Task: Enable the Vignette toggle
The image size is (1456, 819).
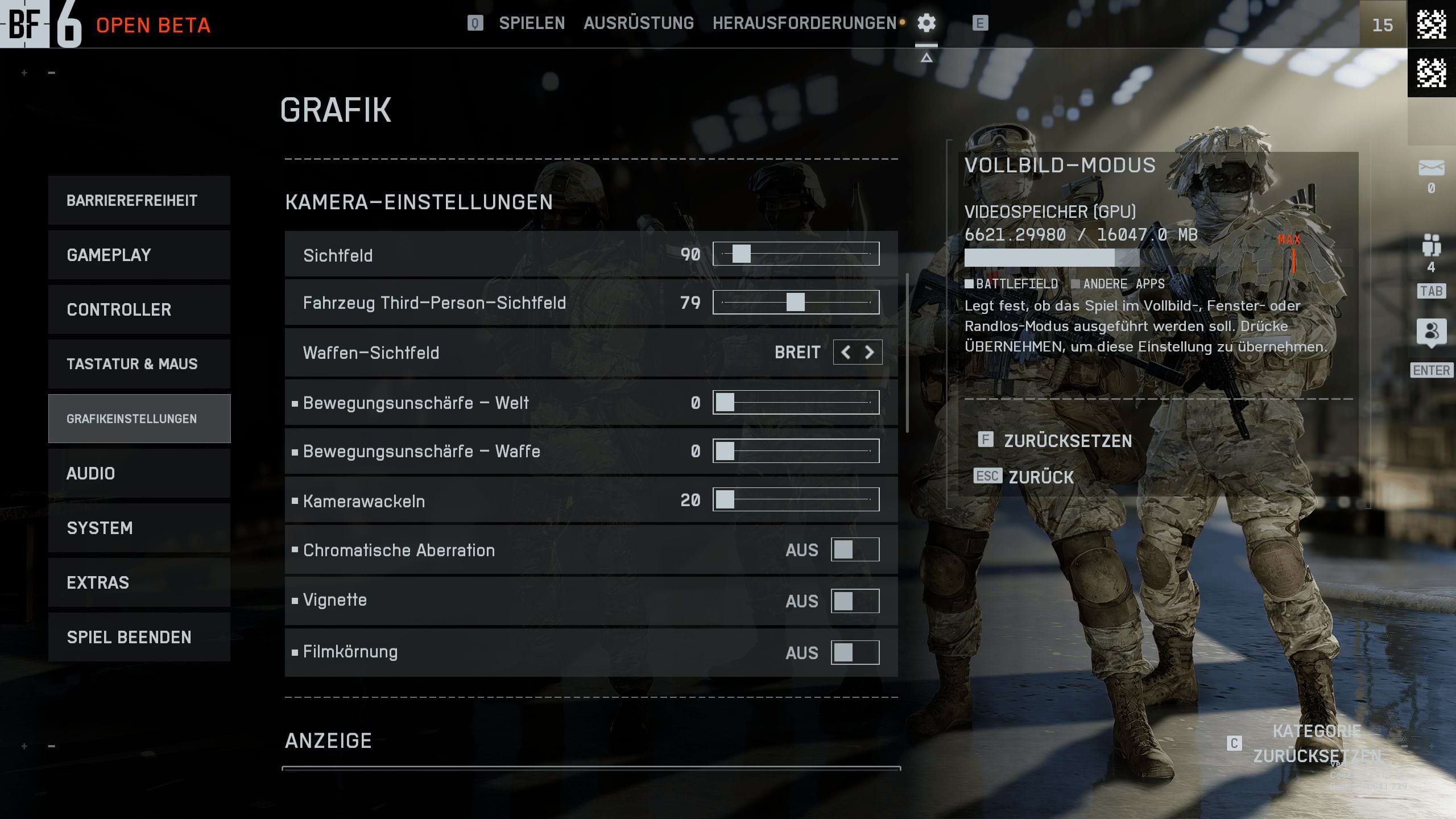Action: click(x=855, y=601)
